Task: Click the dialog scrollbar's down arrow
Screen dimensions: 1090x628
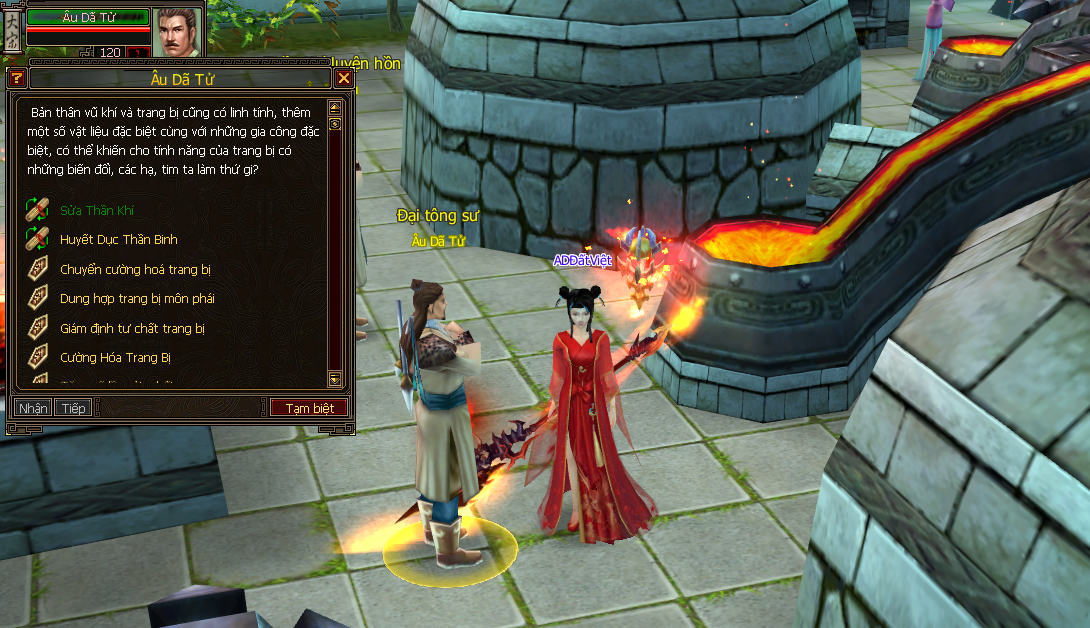Action: 335,379
